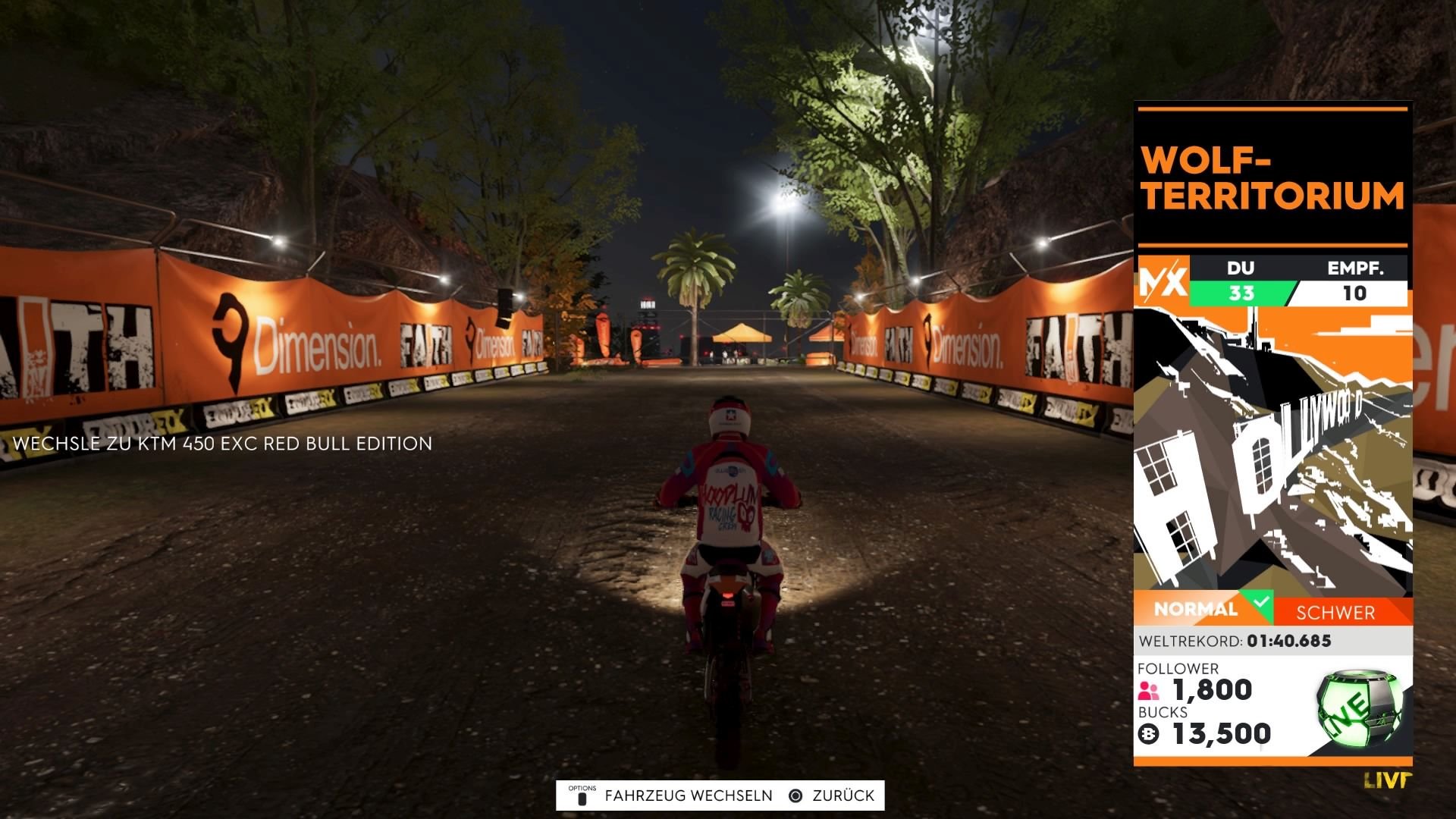Click the pink follower icon
Screen dimensions: 1456x819
1147,690
